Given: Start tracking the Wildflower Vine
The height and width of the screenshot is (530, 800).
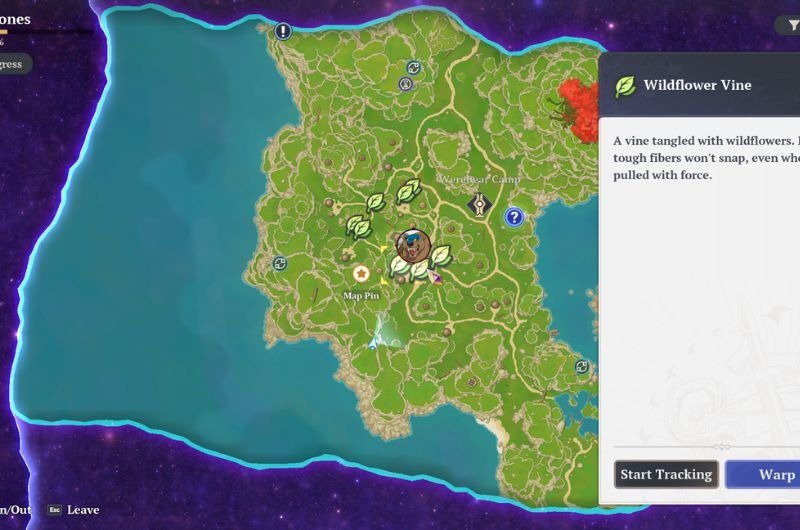Looking at the screenshot, I should (666, 474).
